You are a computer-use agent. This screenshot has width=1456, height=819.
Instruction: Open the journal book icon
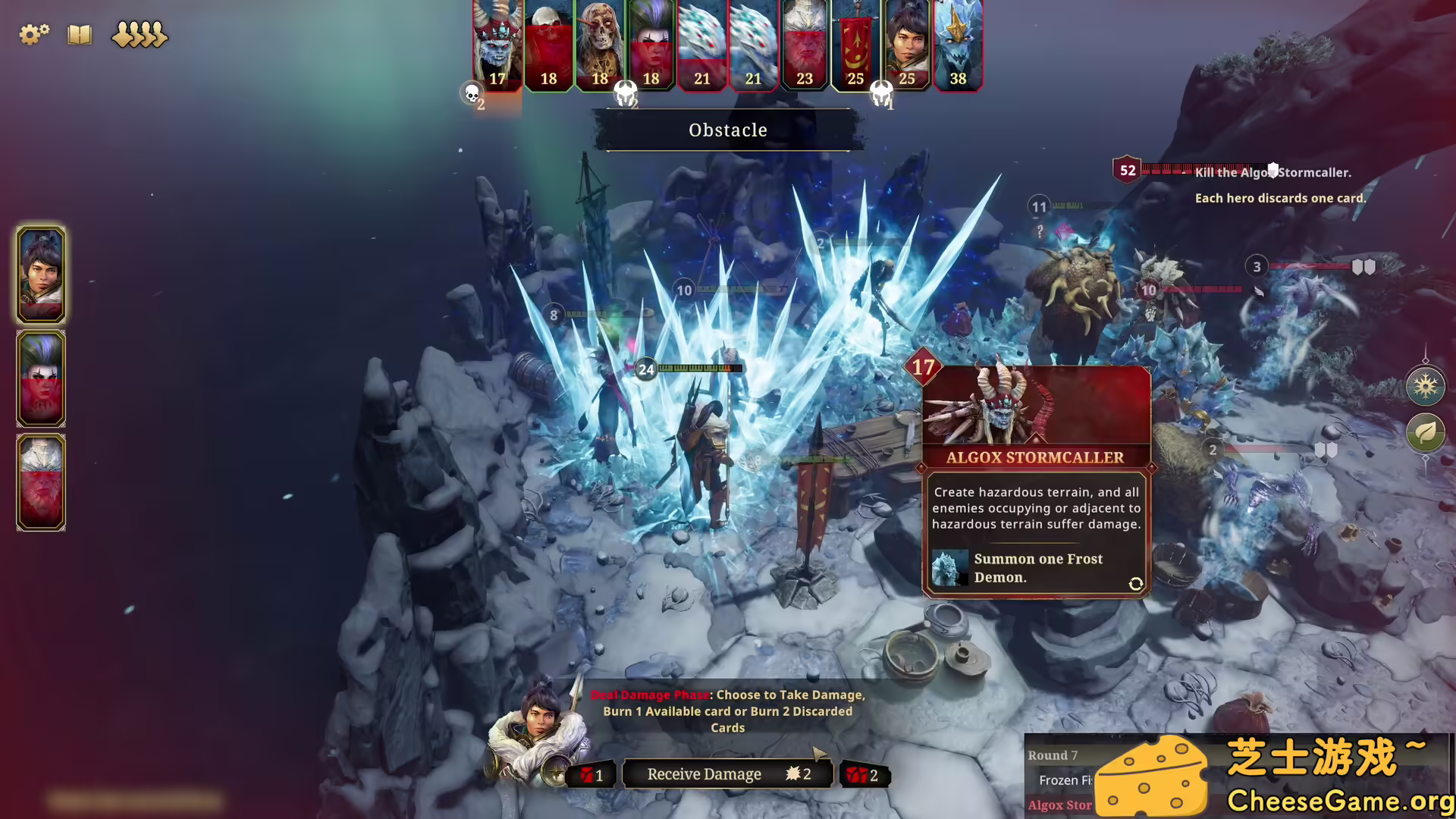coord(79,35)
